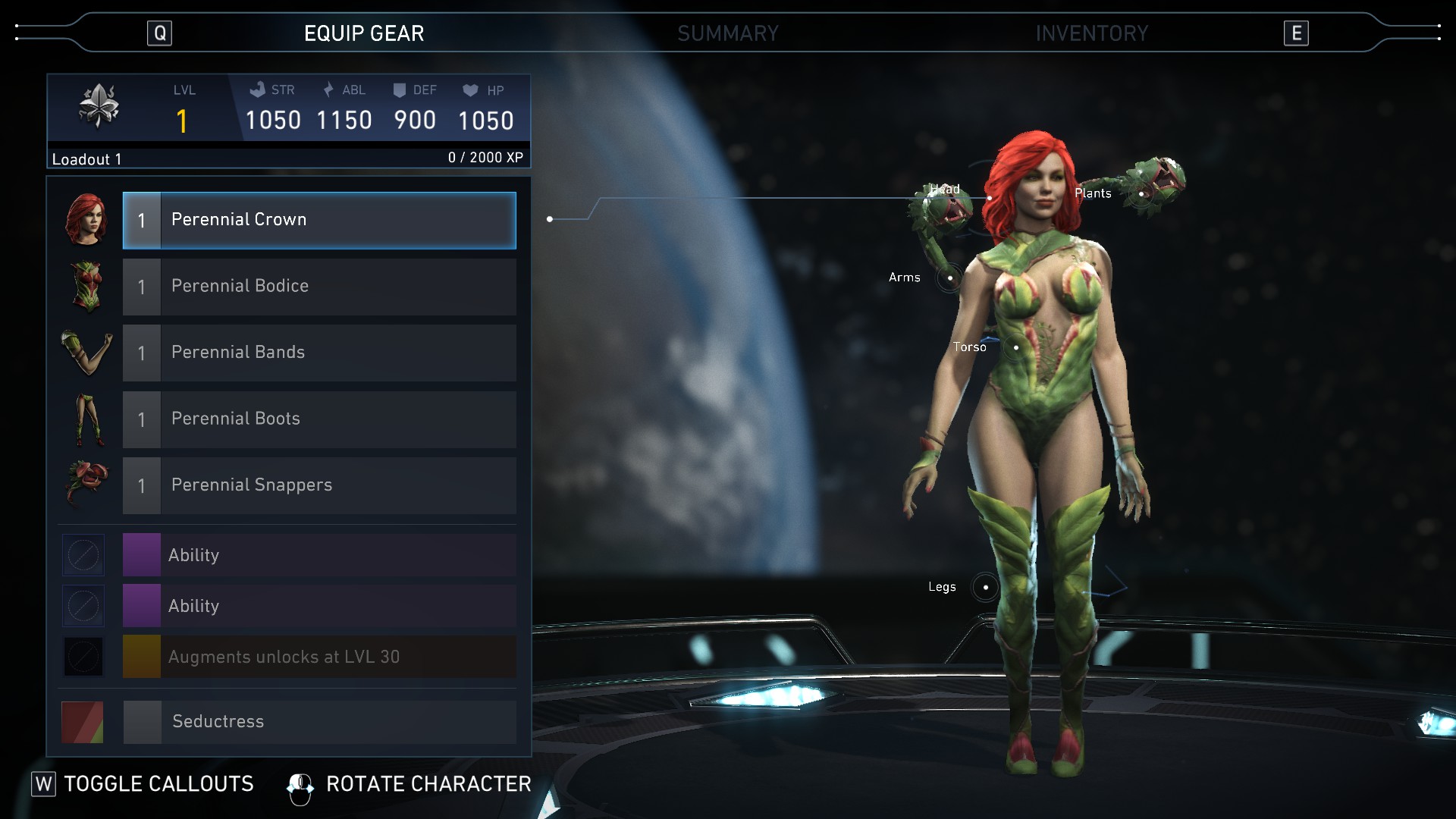
Task: Choose the Arms callout marker
Action: pyautogui.click(x=949, y=278)
